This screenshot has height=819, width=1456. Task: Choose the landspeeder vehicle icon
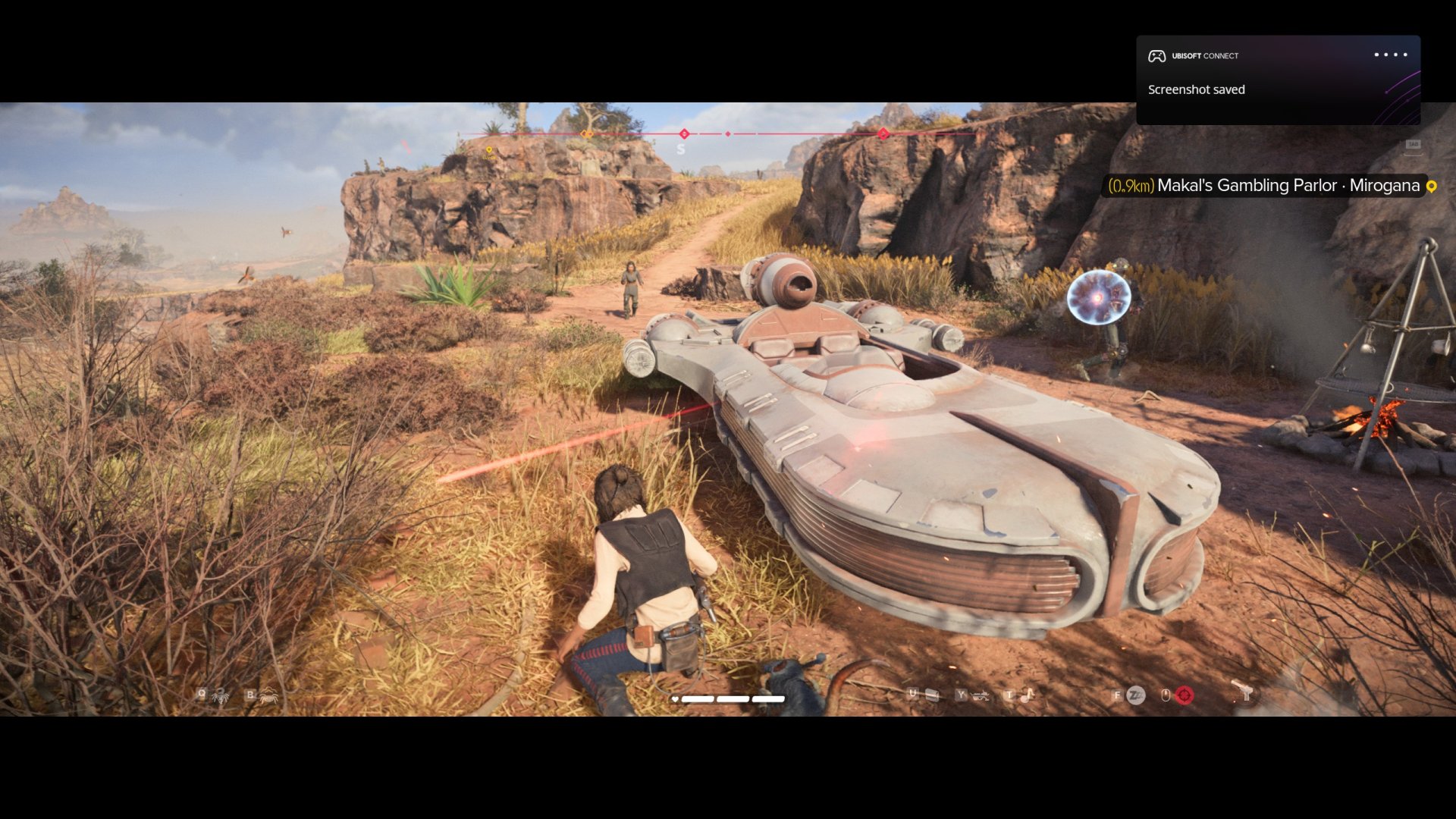tap(980, 695)
